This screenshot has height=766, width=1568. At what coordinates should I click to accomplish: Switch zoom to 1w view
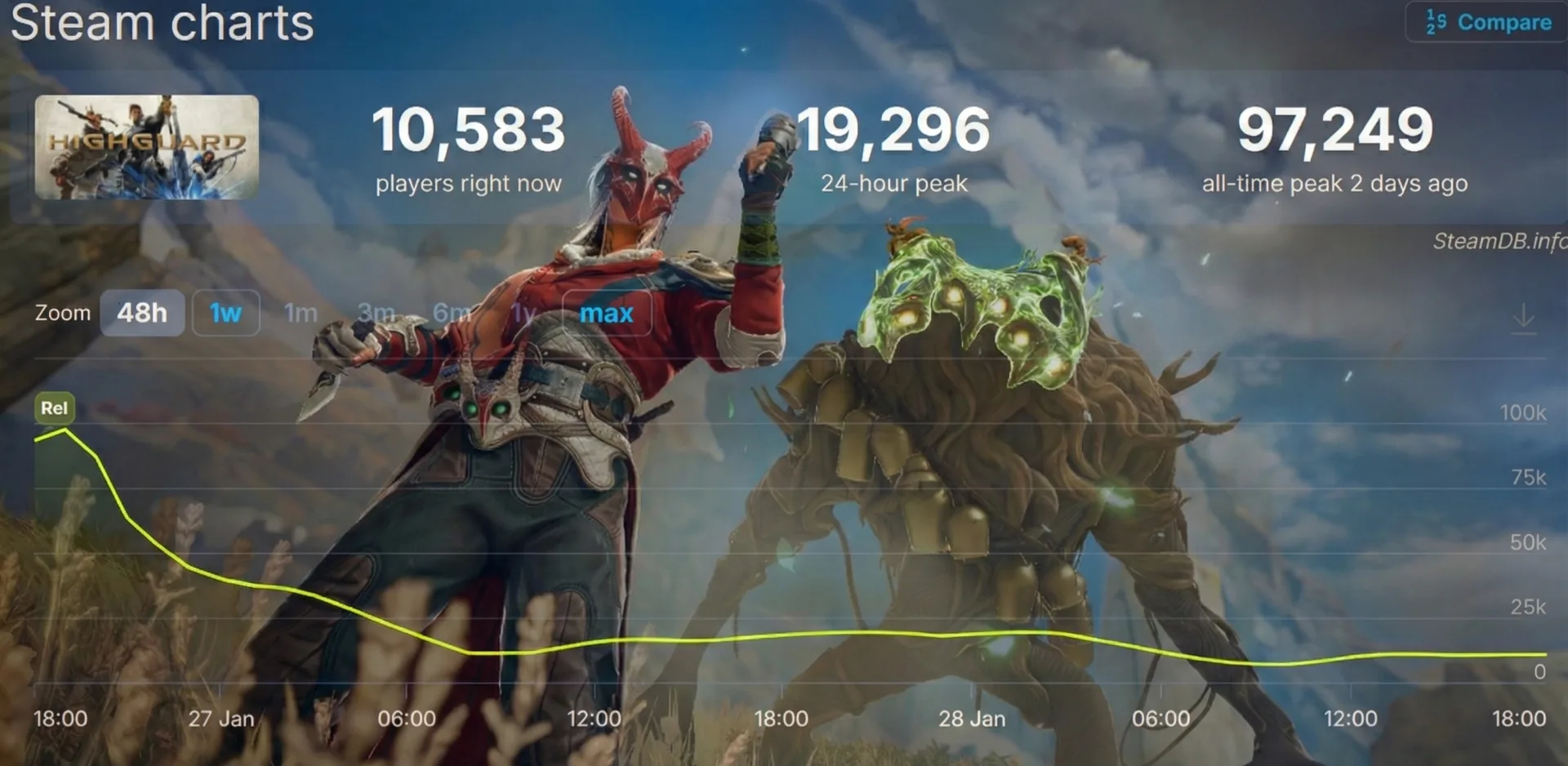(x=225, y=313)
